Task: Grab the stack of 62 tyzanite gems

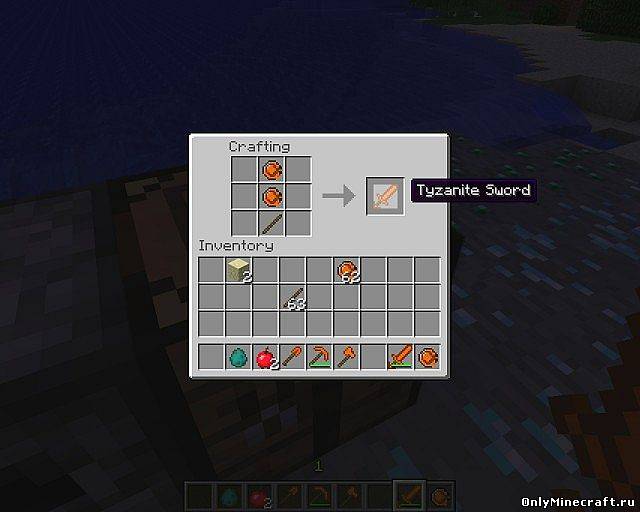Action: point(347,271)
